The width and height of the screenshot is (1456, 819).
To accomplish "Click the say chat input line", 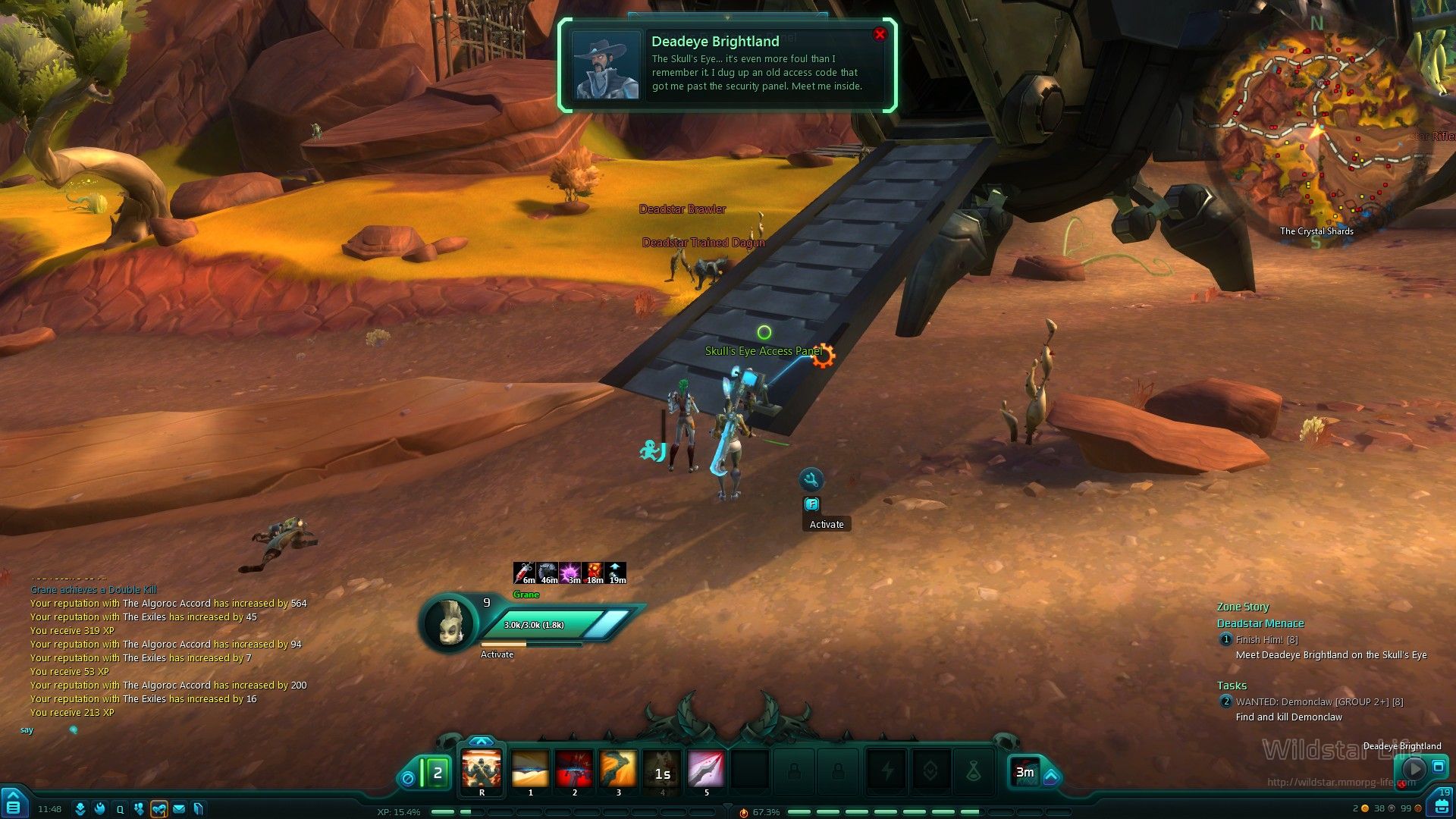I will pyautogui.click(x=152, y=730).
